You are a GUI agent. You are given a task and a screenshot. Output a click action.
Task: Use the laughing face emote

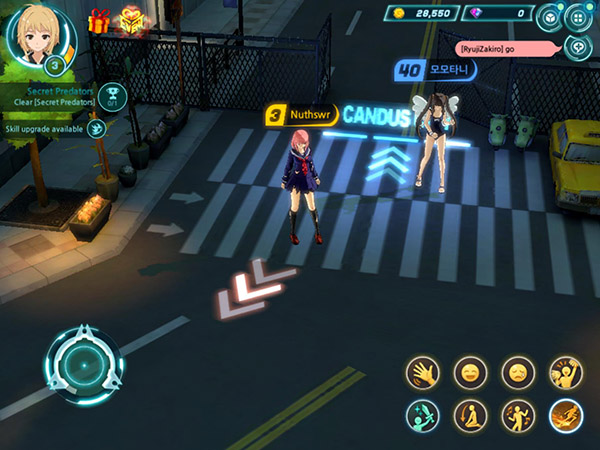pos(470,374)
